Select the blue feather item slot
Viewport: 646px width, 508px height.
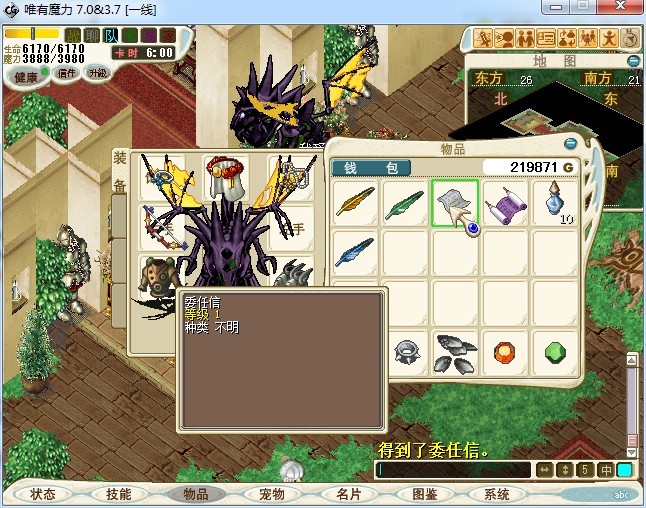(x=356, y=252)
